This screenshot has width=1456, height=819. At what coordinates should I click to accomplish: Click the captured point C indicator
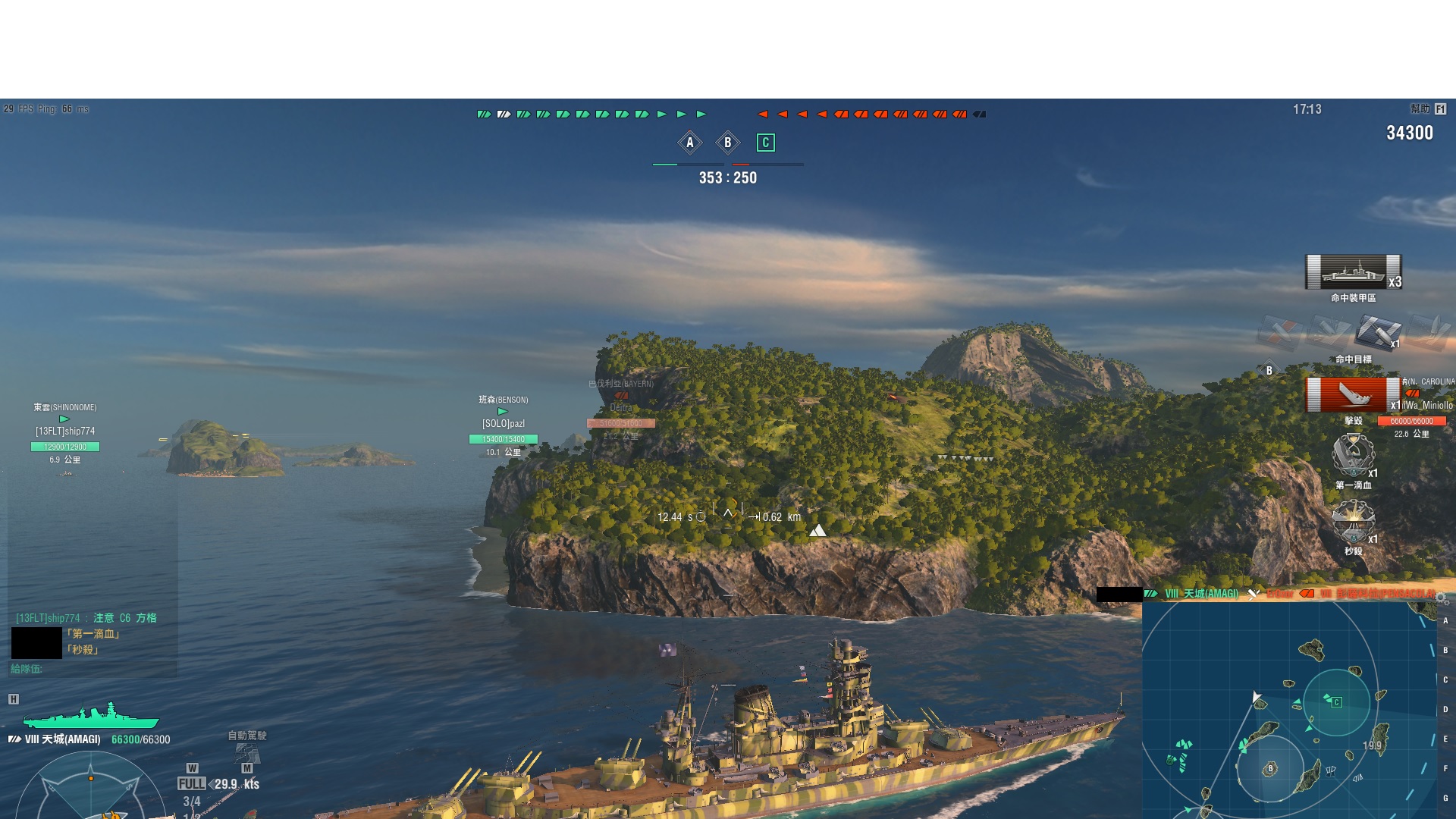pyautogui.click(x=766, y=143)
